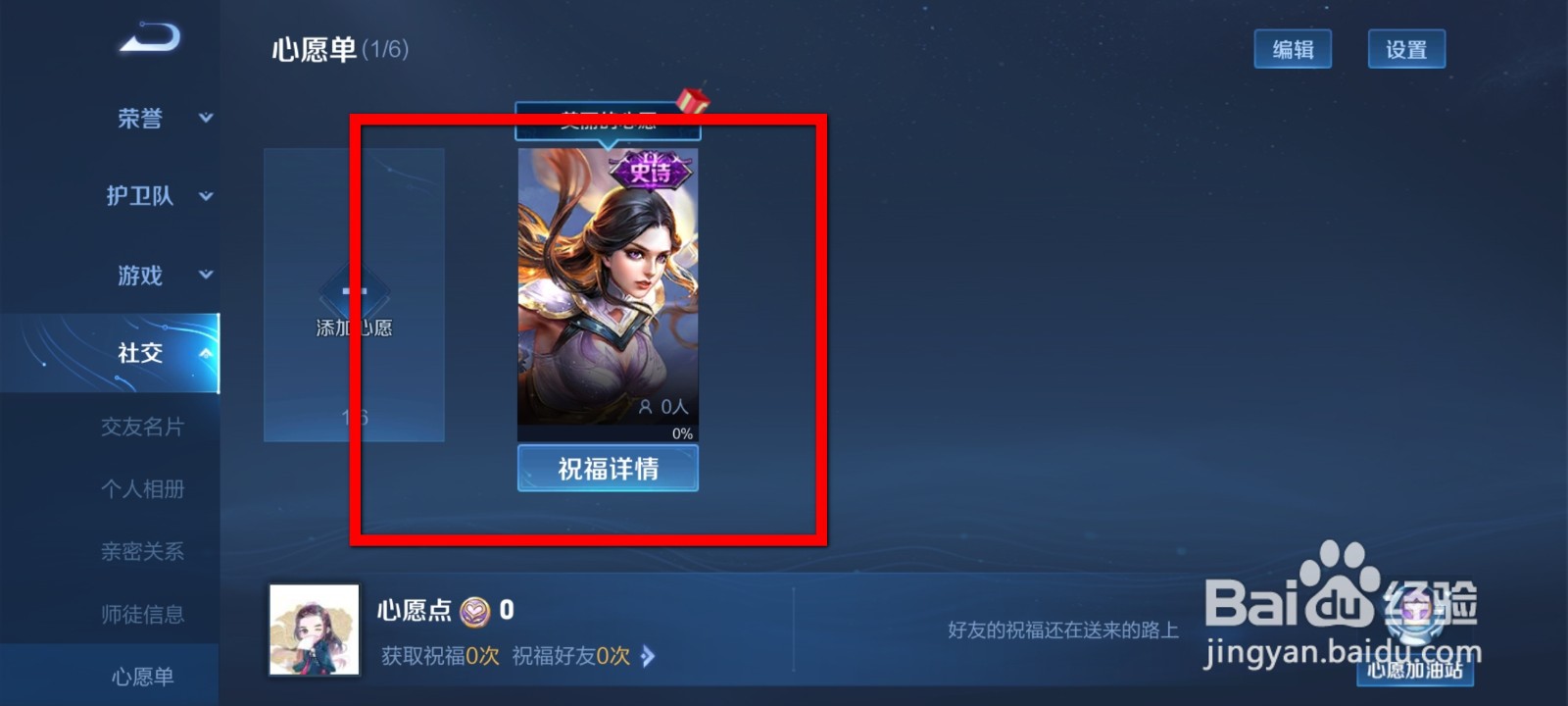Open the 设置 panel
This screenshot has width=1568, height=706.
(x=1405, y=48)
